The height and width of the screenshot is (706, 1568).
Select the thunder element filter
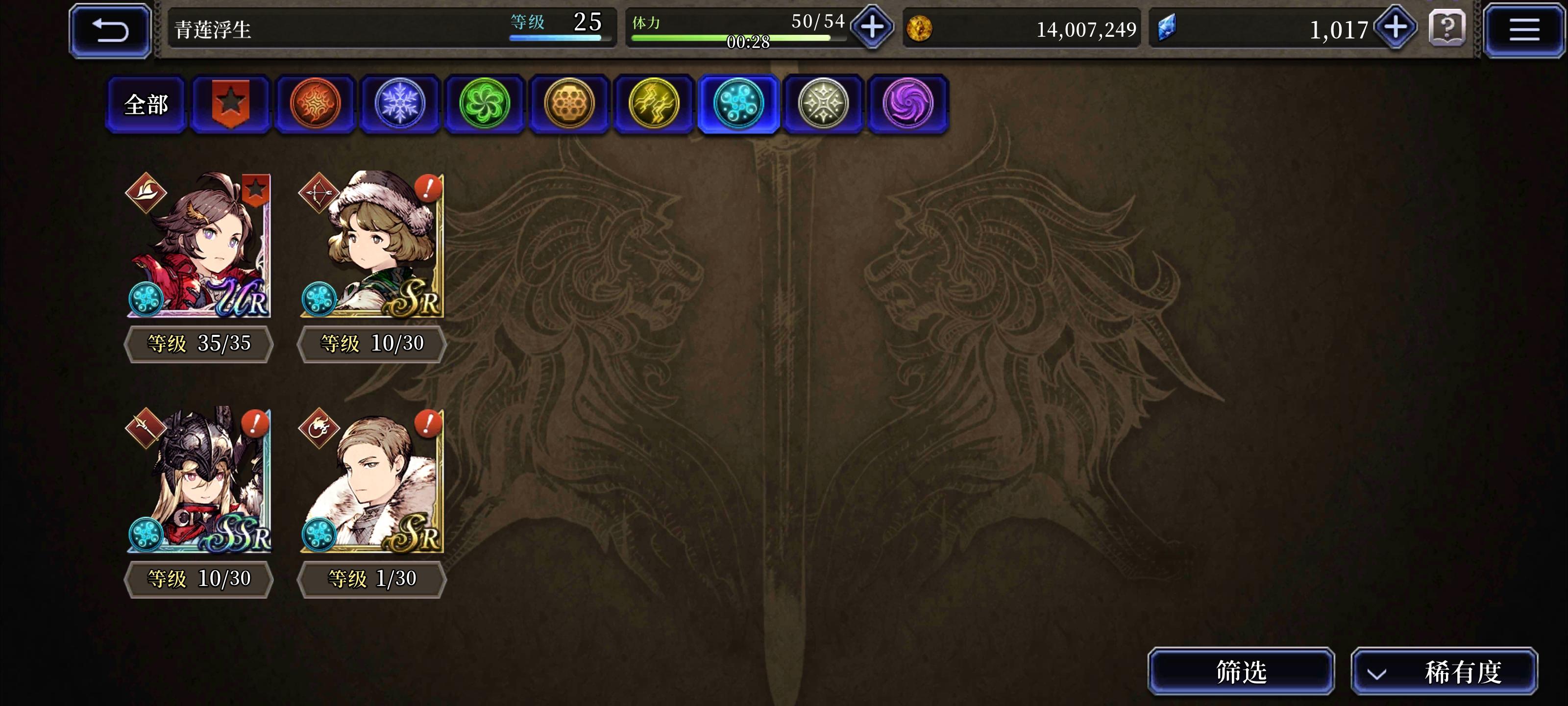654,103
